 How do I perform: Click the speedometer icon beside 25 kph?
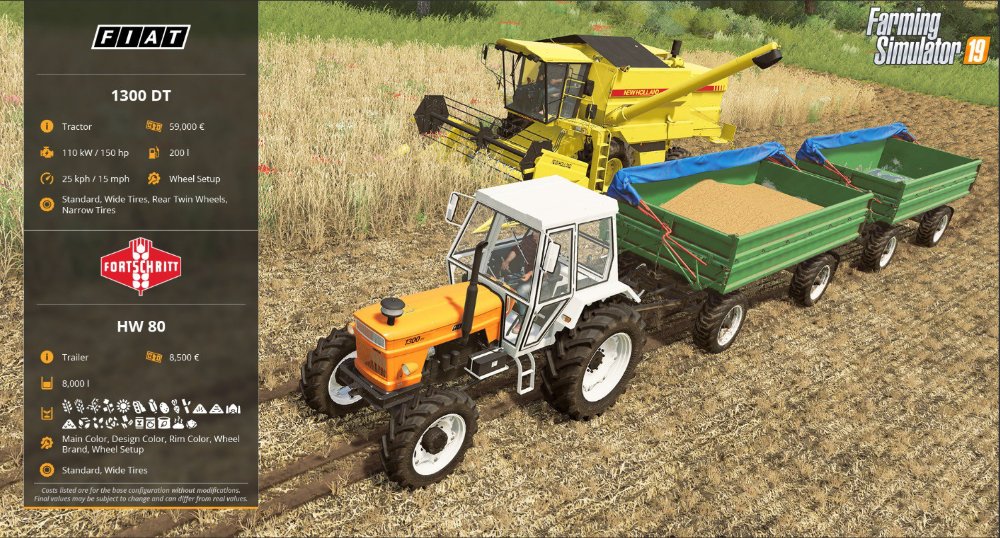pyautogui.click(x=46, y=179)
